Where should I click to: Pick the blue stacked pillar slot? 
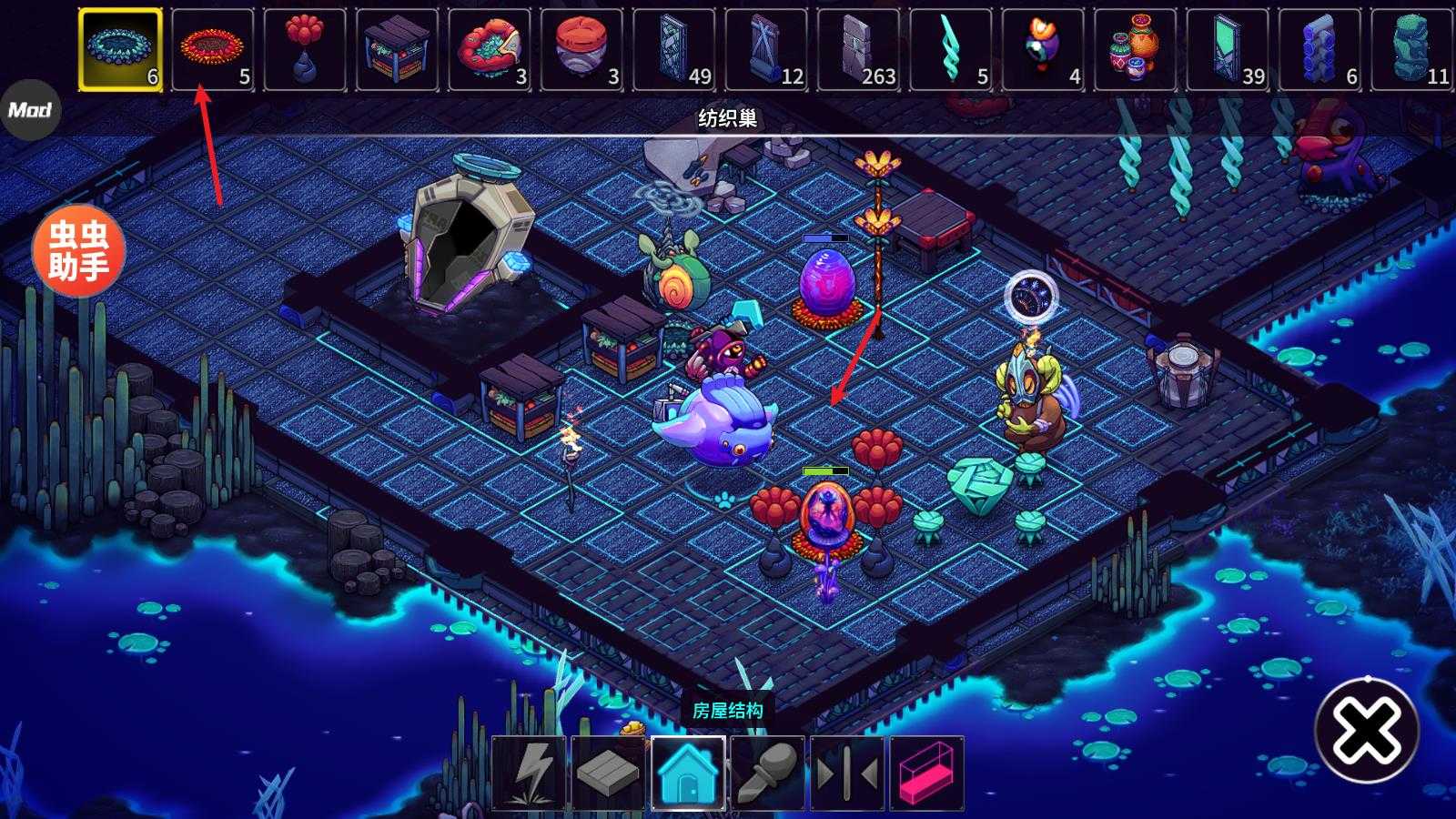point(1319,49)
